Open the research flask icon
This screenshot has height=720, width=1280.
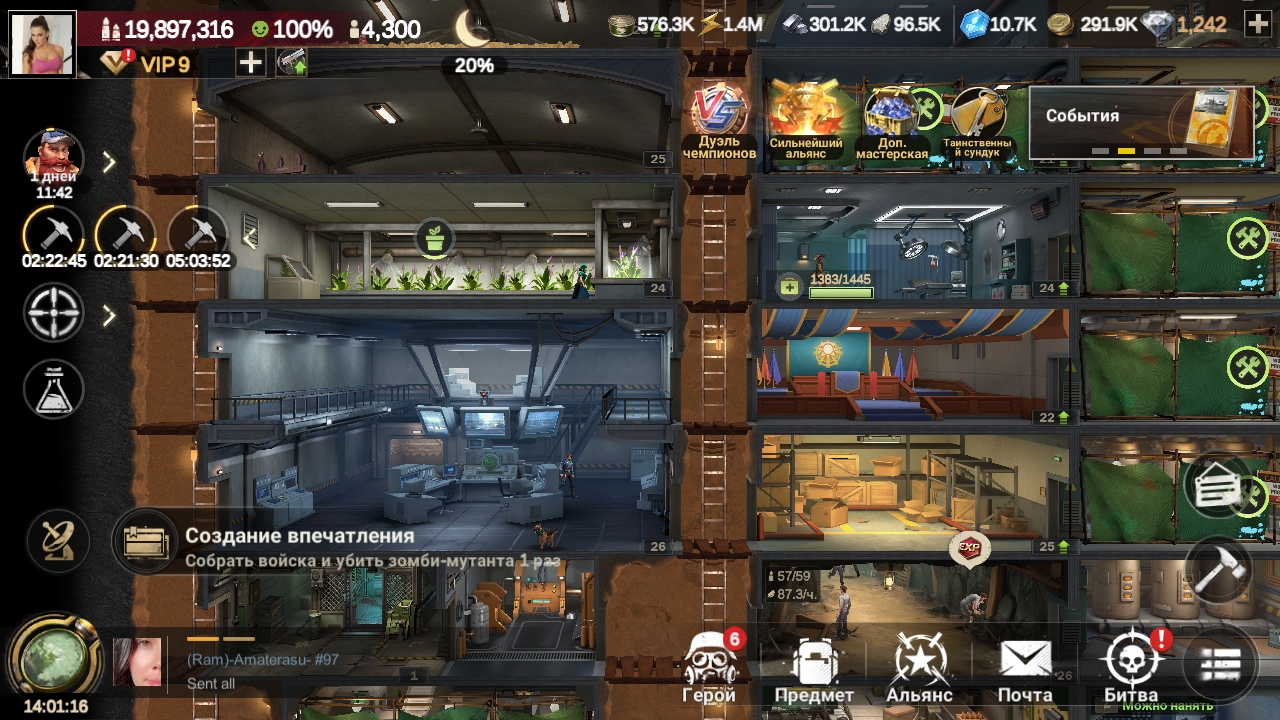click(53, 389)
